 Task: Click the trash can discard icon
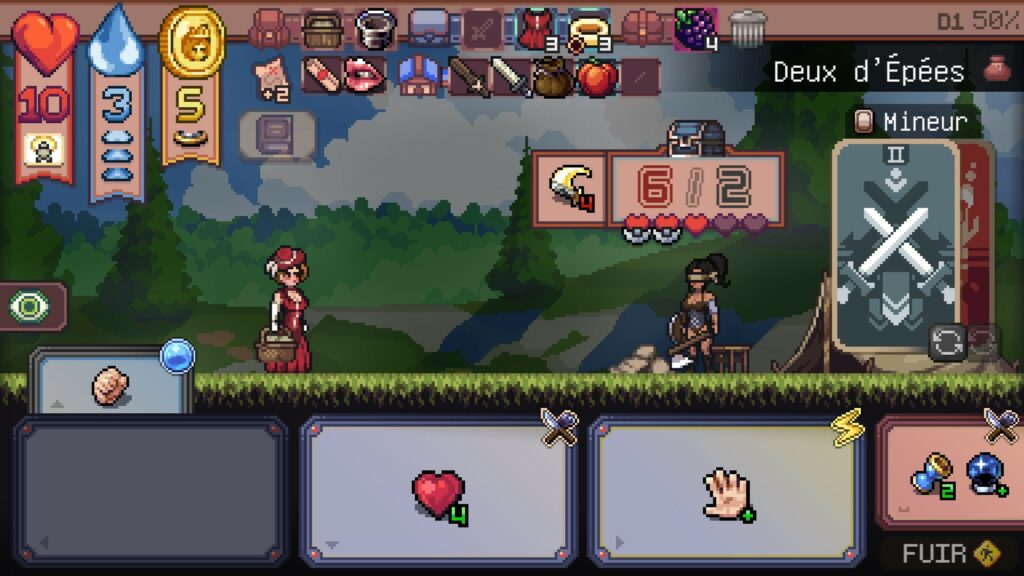pos(747,28)
